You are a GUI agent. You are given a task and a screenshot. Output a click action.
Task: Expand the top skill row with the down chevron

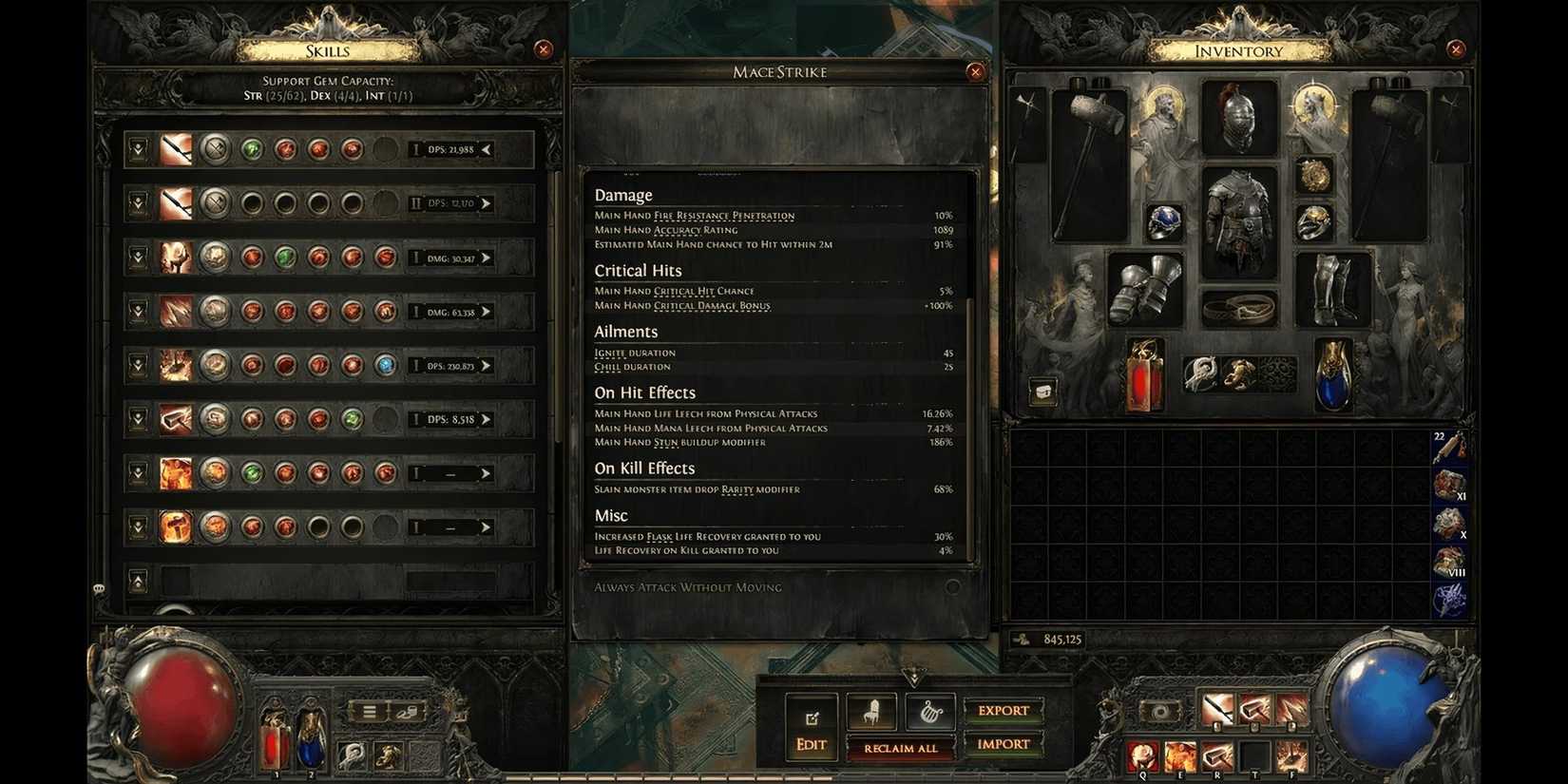click(x=137, y=149)
